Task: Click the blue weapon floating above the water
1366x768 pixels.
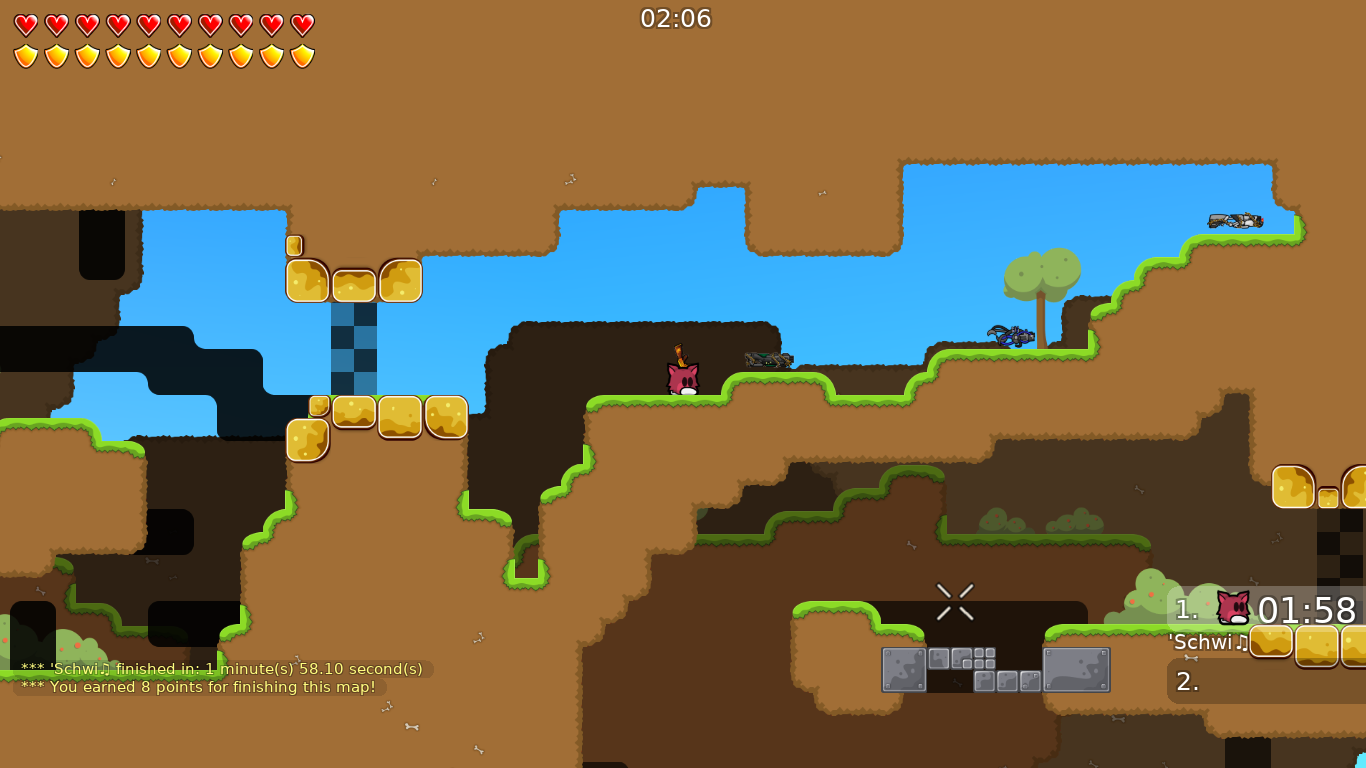Action: click(x=1013, y=336)
